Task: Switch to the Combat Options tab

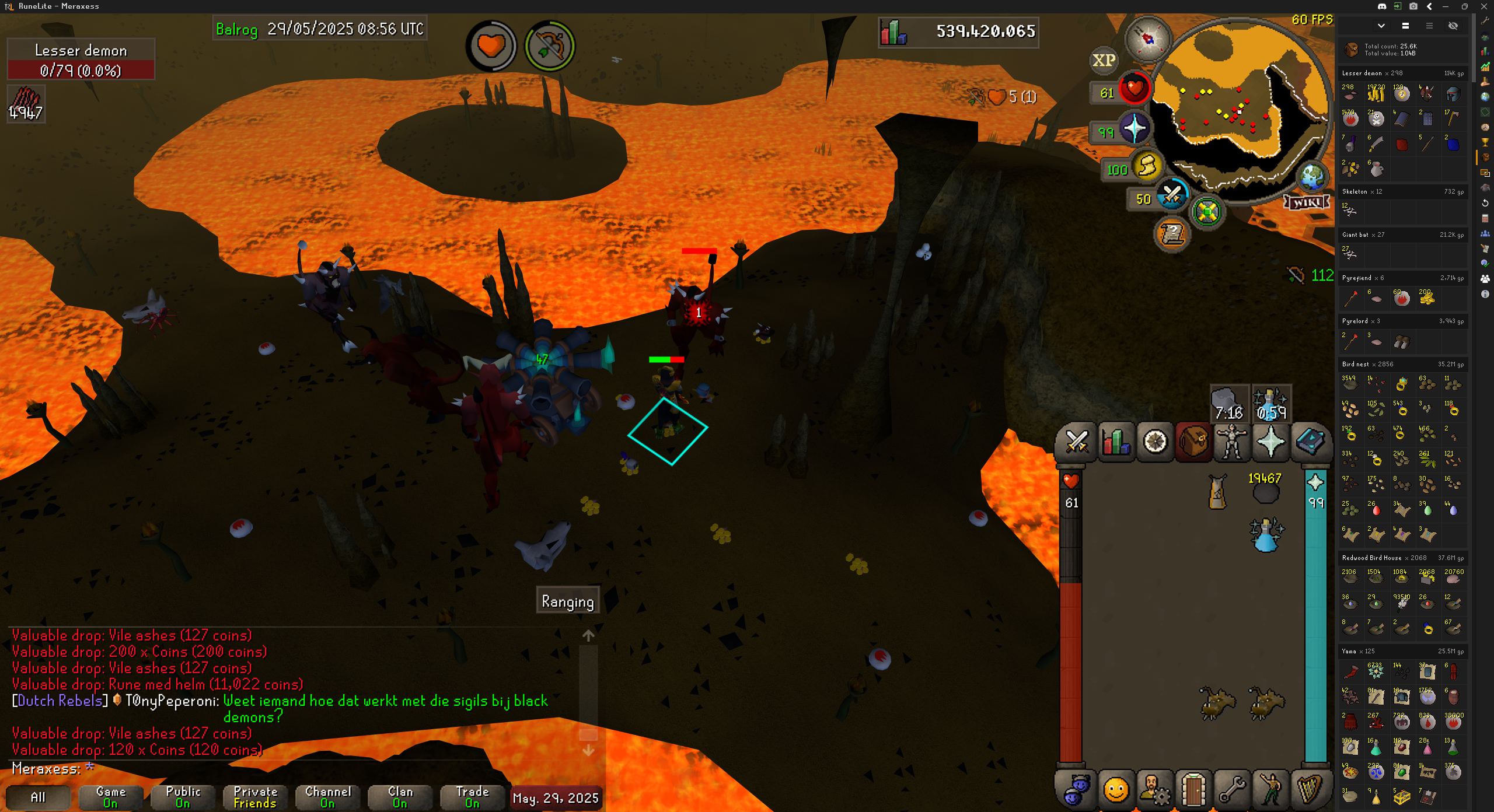Action: [1076, 442]
